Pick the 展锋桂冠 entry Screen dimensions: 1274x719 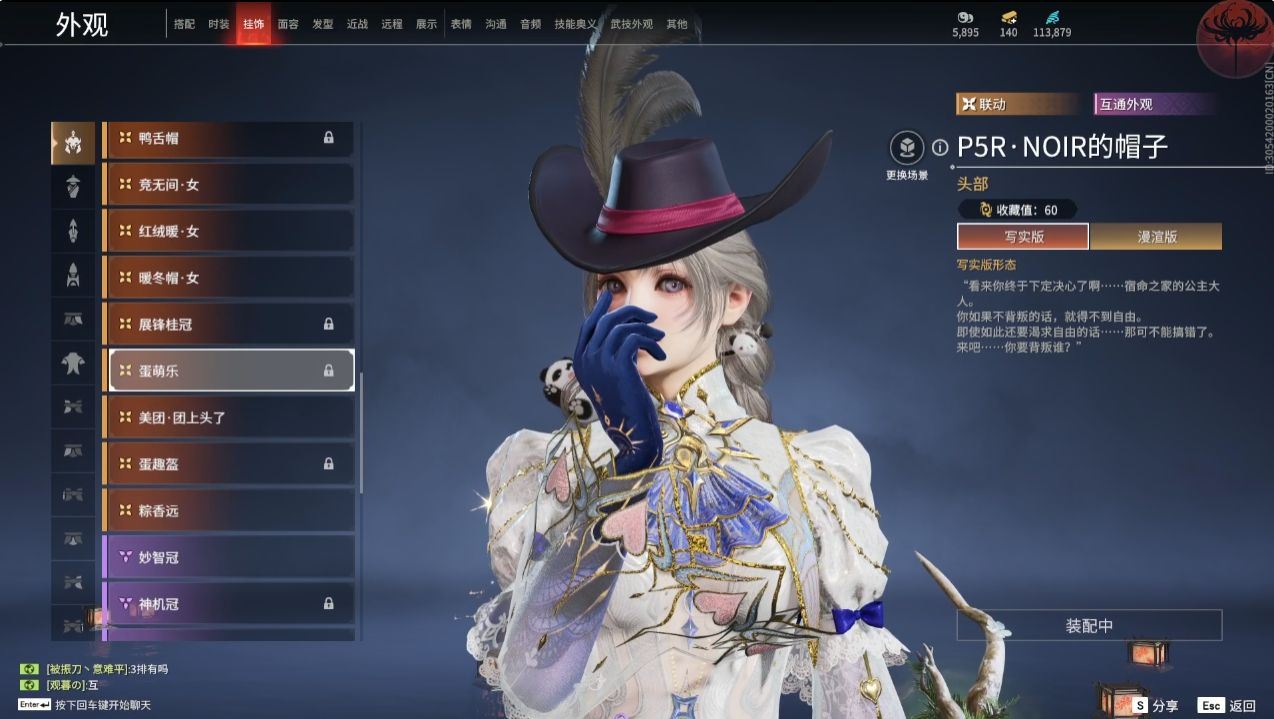(x=229, y=324)
